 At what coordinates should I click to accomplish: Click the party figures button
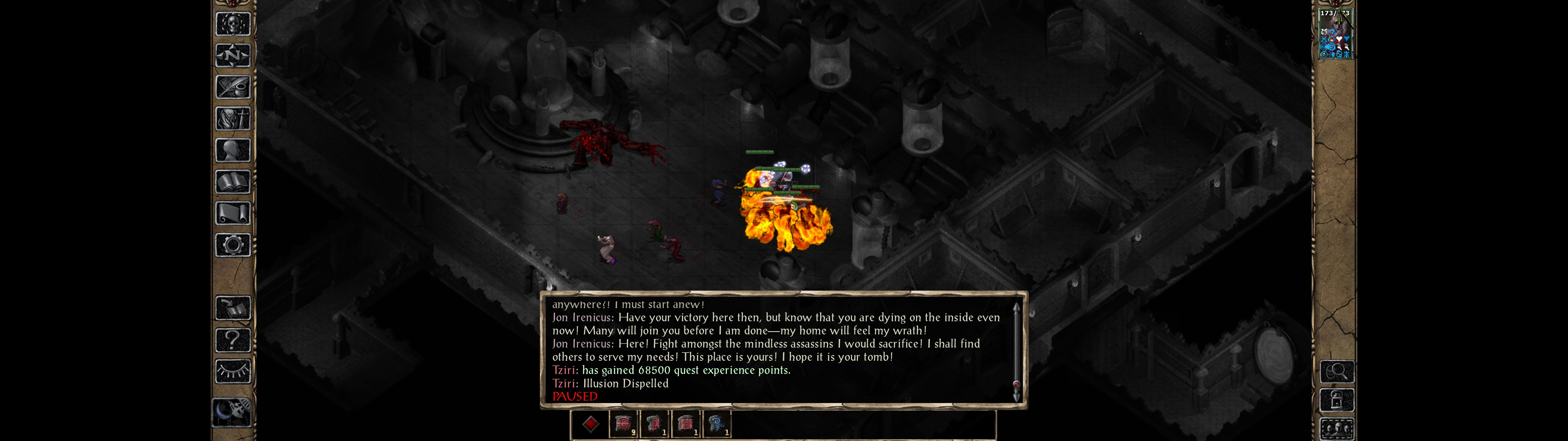tap(1336, 429)
